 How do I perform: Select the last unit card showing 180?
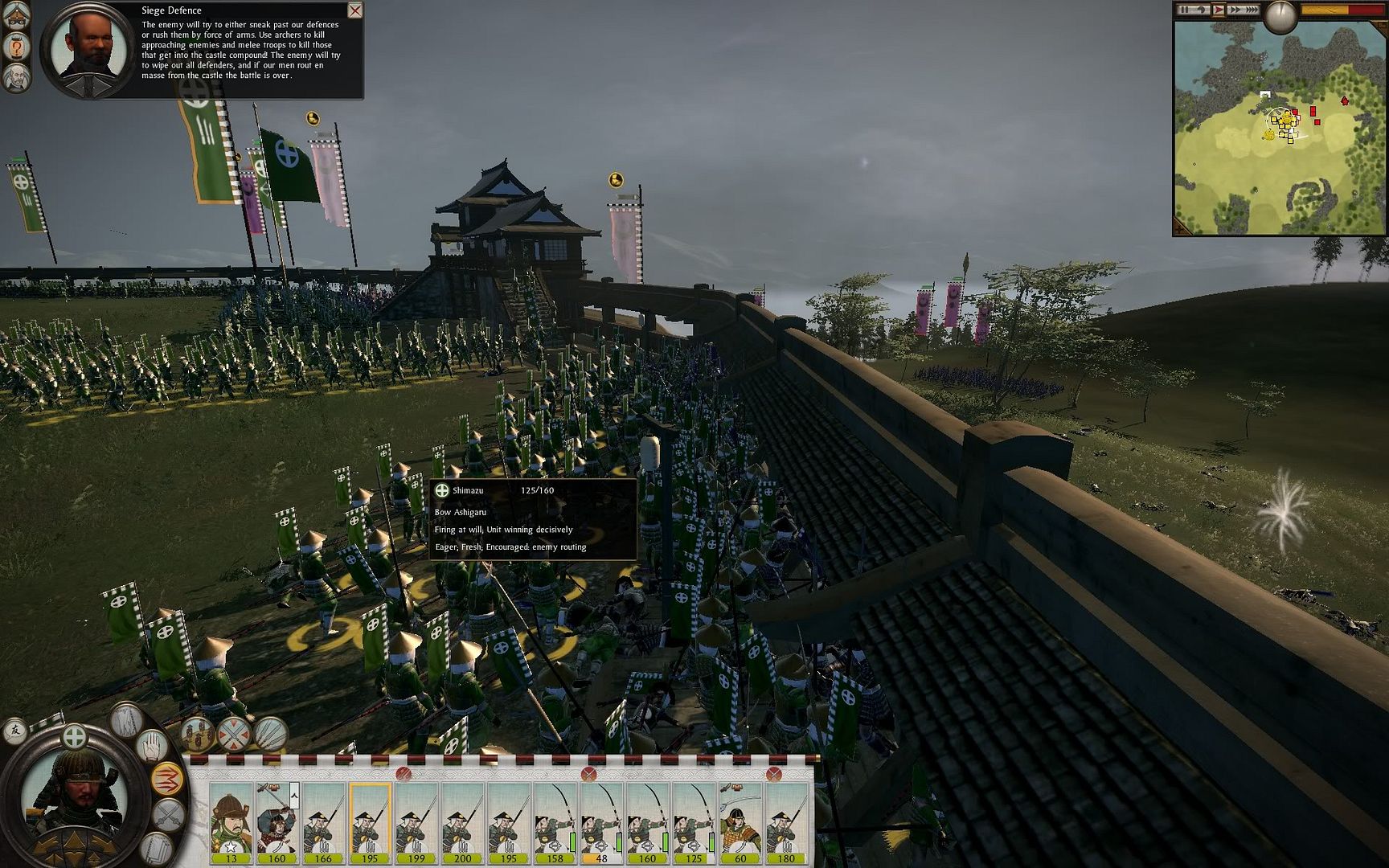click(x=786, y=821)
